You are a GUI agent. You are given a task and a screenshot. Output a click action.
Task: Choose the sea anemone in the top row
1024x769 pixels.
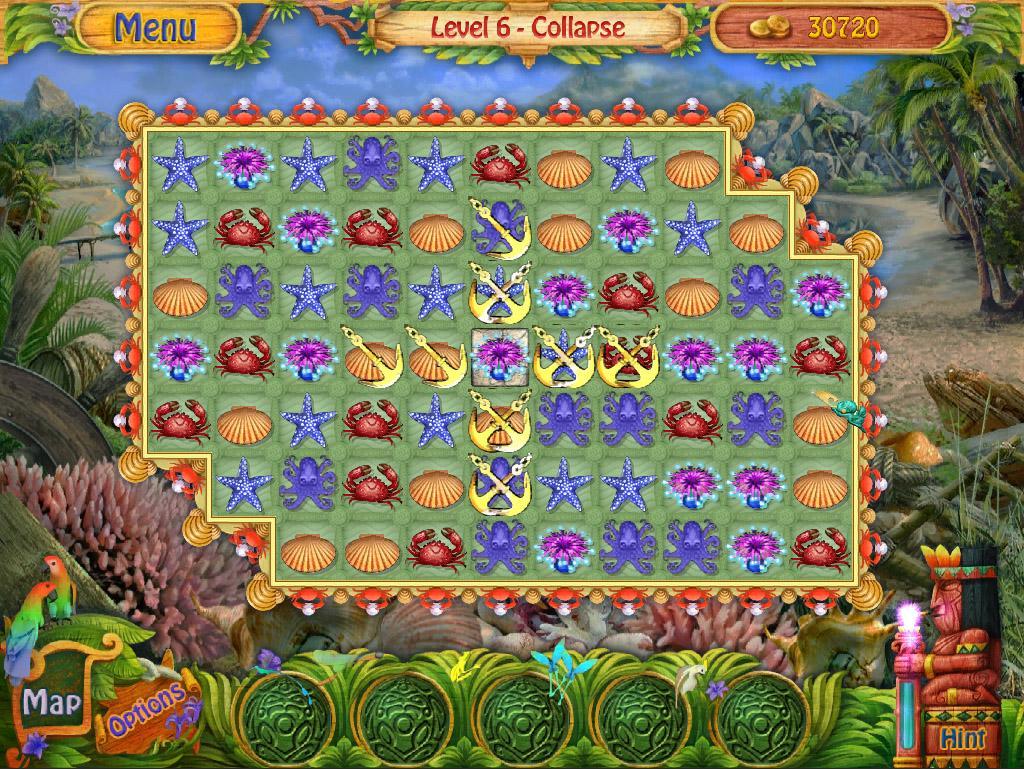[x=244, y=165]
